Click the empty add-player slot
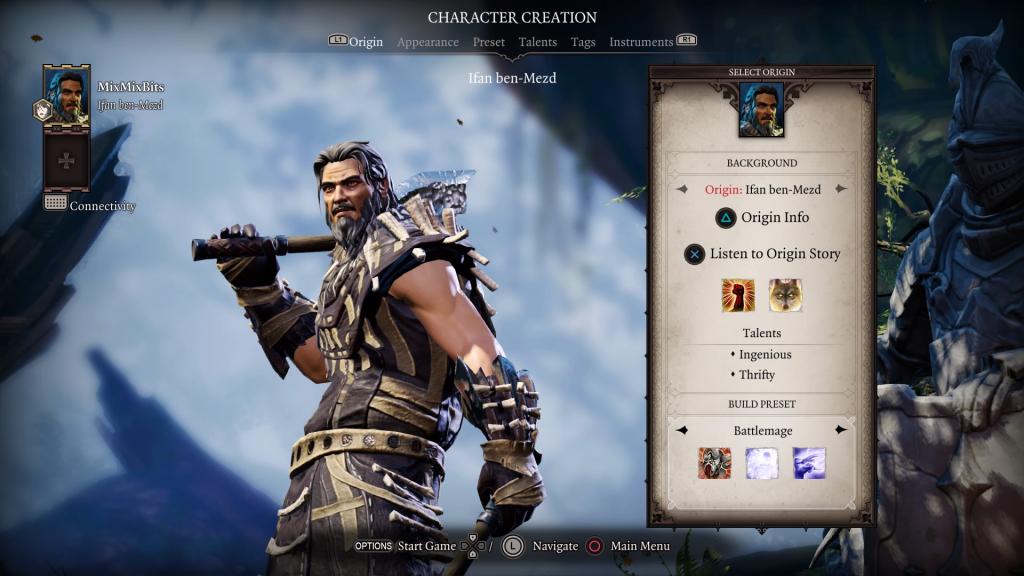The width and height of the screenshot is (1024, 576). [x=66, y=160]
